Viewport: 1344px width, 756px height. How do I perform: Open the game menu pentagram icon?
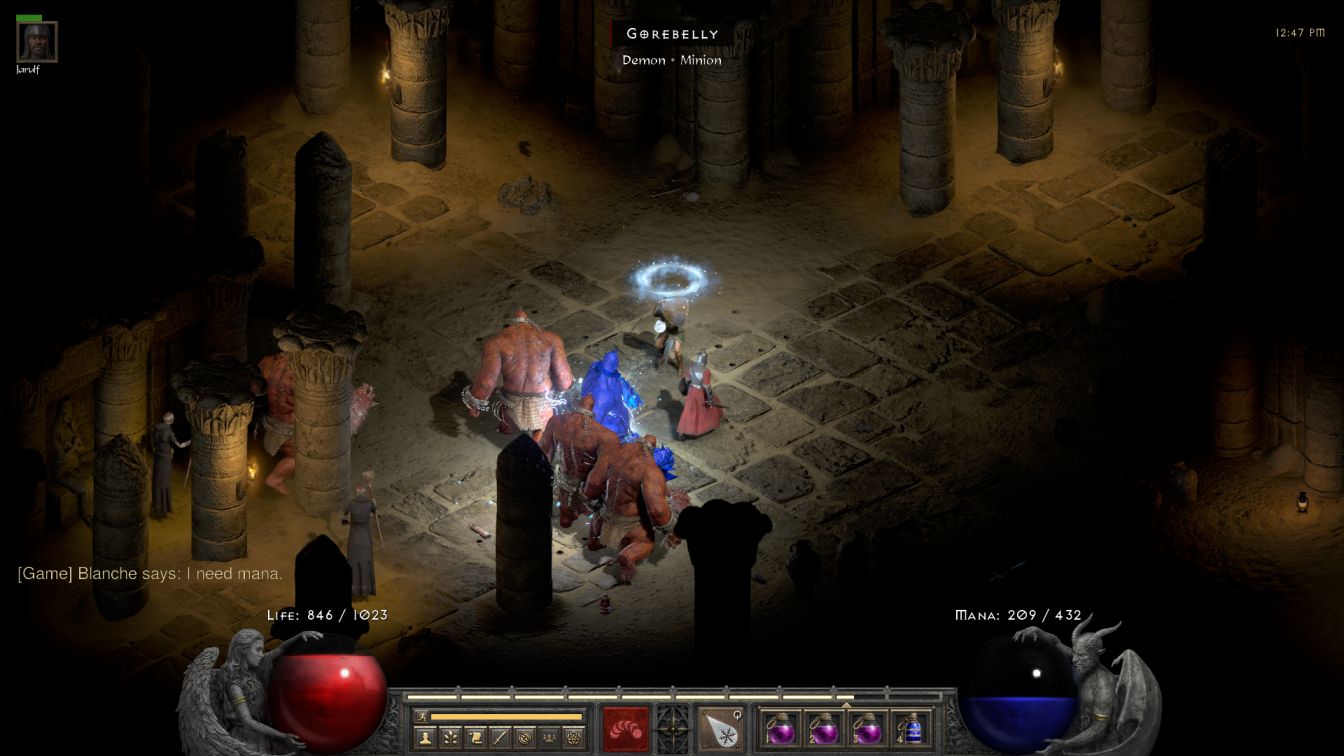point(573,738)
